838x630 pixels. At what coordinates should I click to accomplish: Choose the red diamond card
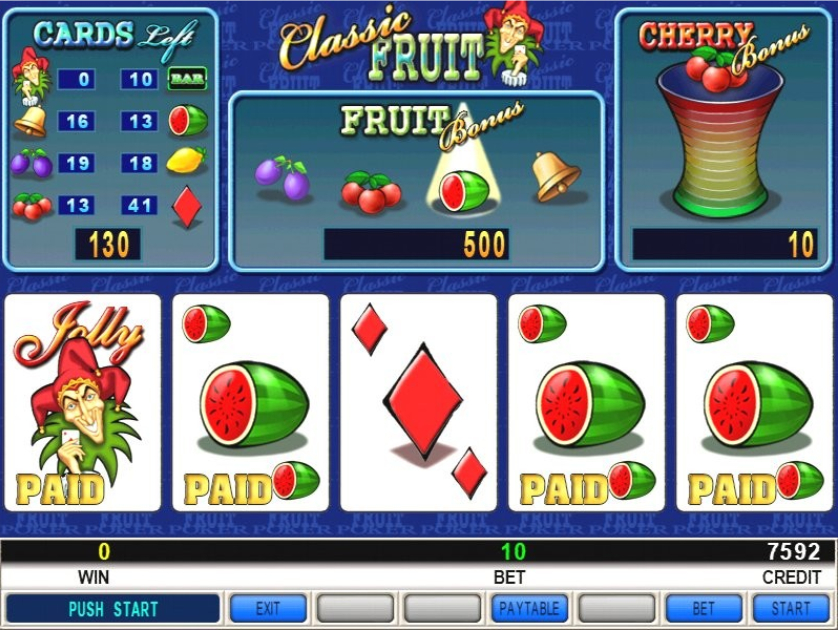[x=419, y=402]
